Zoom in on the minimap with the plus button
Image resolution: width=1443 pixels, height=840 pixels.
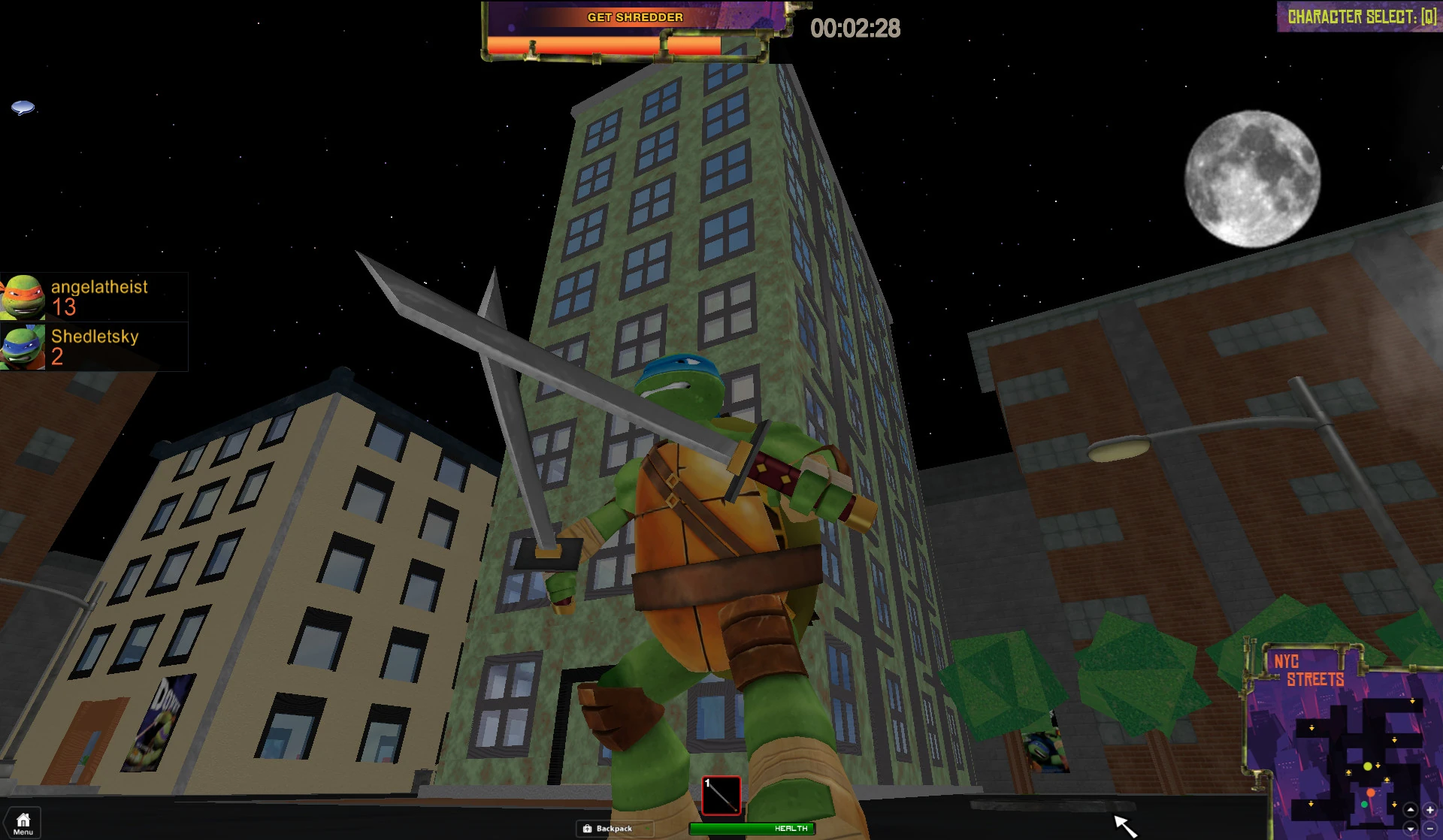pos(1430,810)
